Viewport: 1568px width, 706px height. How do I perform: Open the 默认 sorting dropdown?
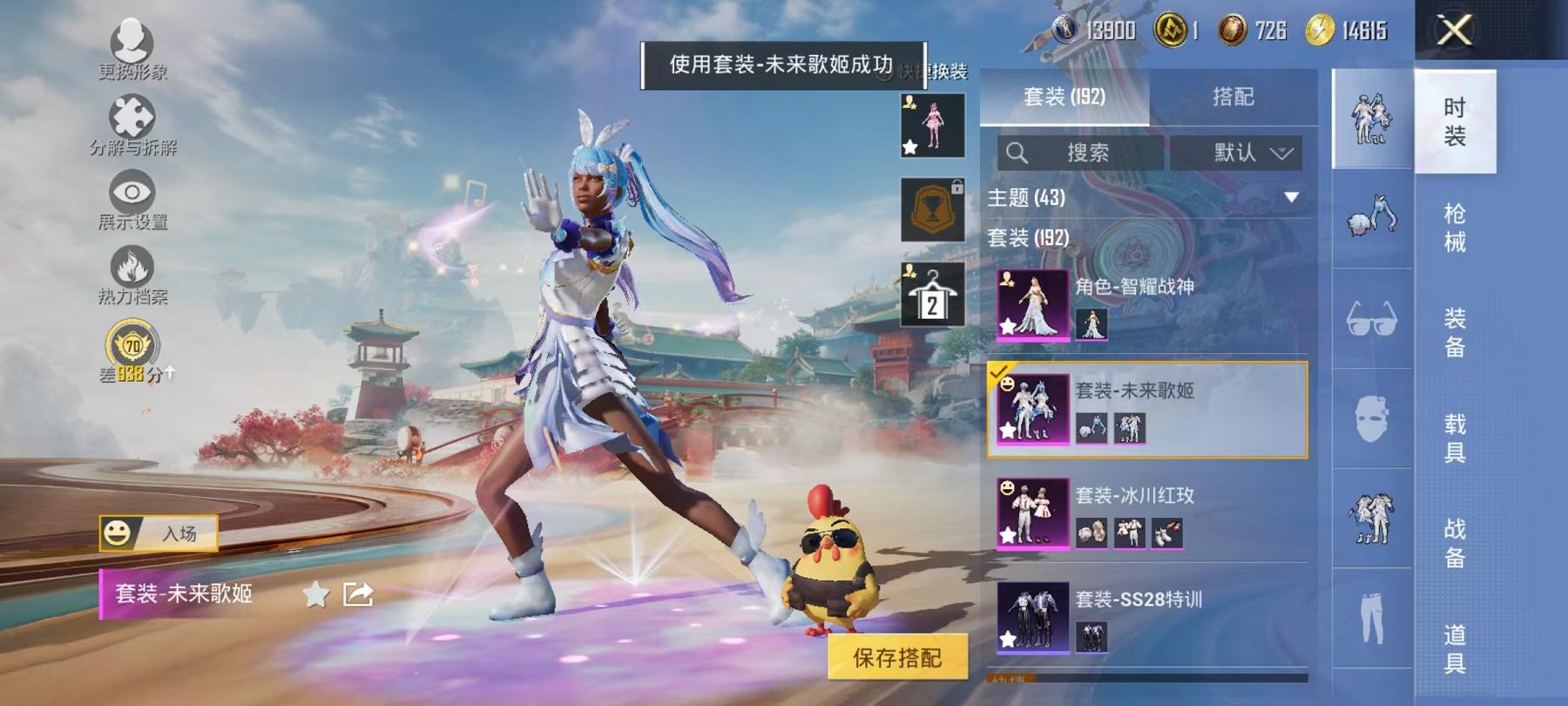point(1237,153)
